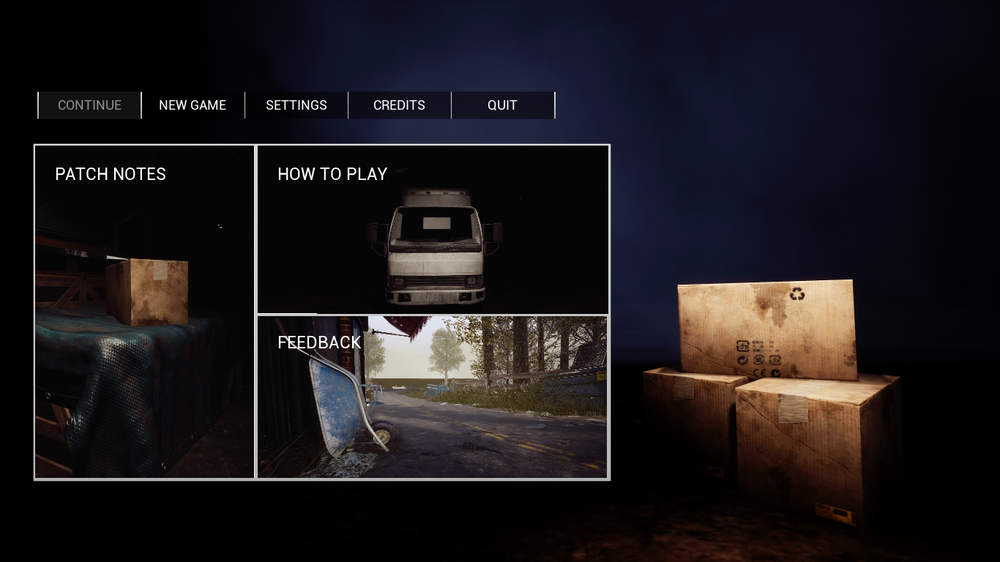Screen dimensions: 1000x562
Task: Open the Patch Notes panel
Action: pyautogui.click(x=145, y=312)
